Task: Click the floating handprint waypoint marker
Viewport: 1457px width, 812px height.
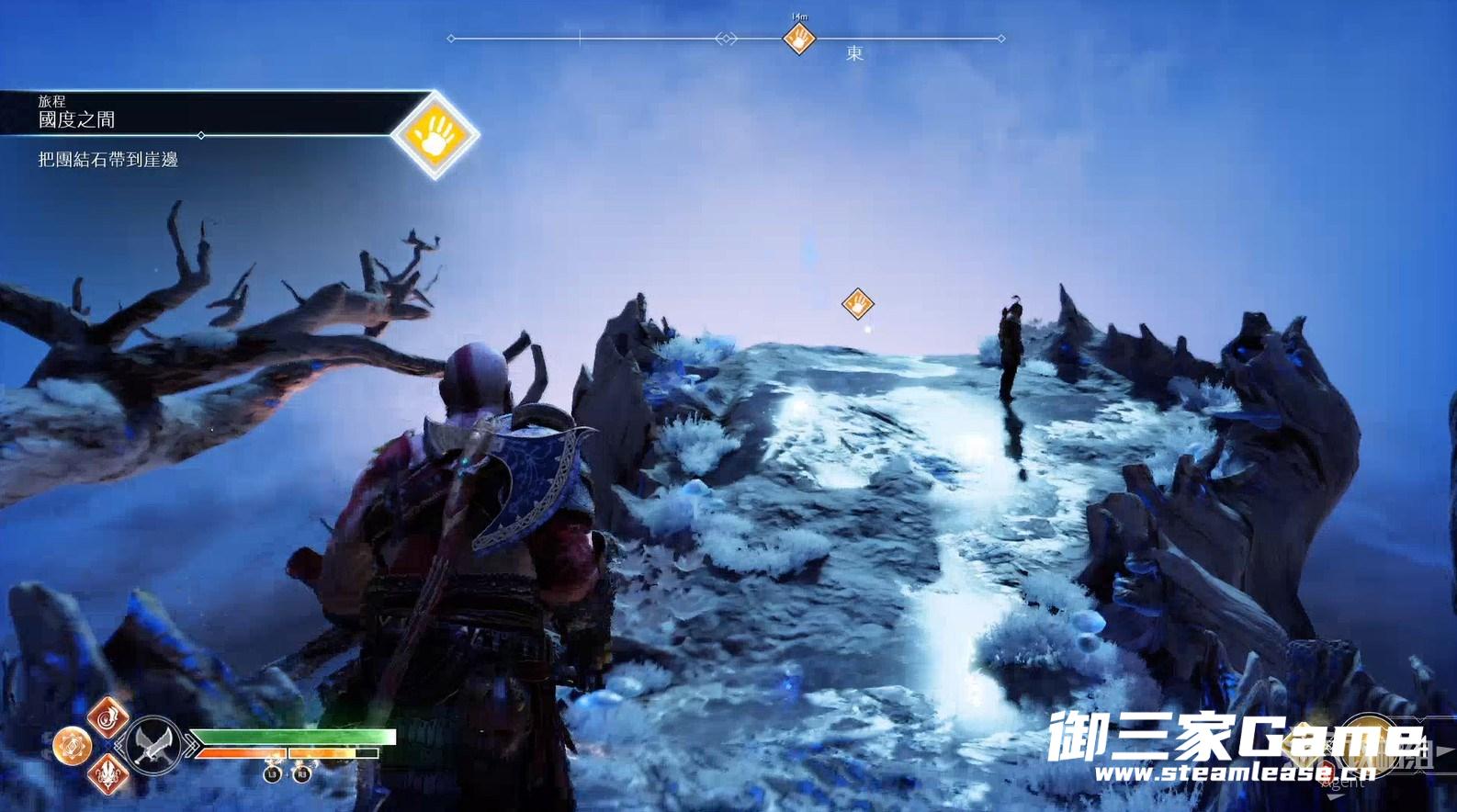Action: click(x=857, y=303)
